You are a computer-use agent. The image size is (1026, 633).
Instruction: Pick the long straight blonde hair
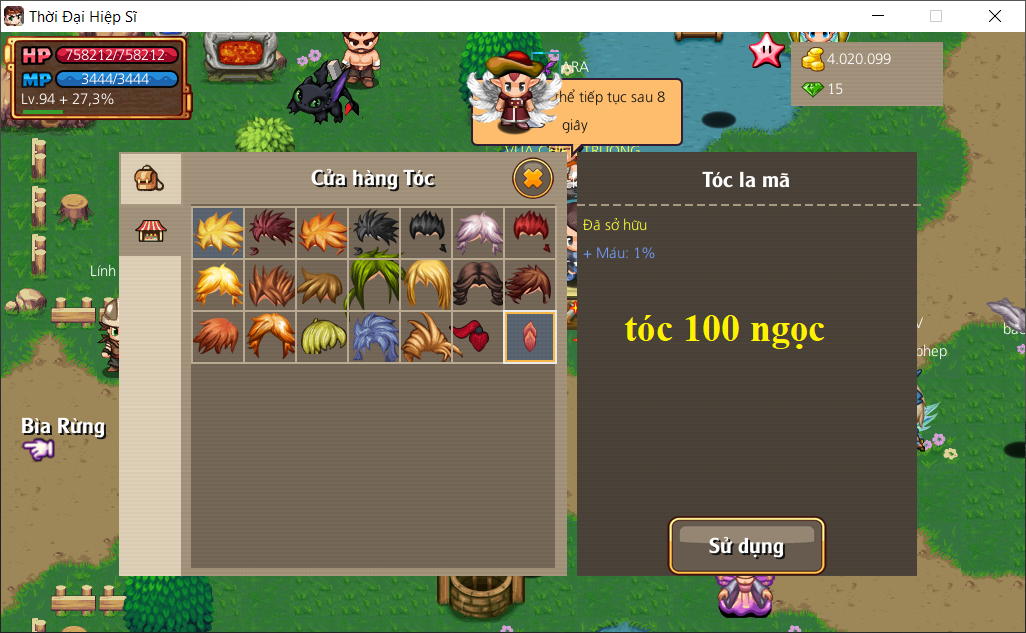(426, 284)
